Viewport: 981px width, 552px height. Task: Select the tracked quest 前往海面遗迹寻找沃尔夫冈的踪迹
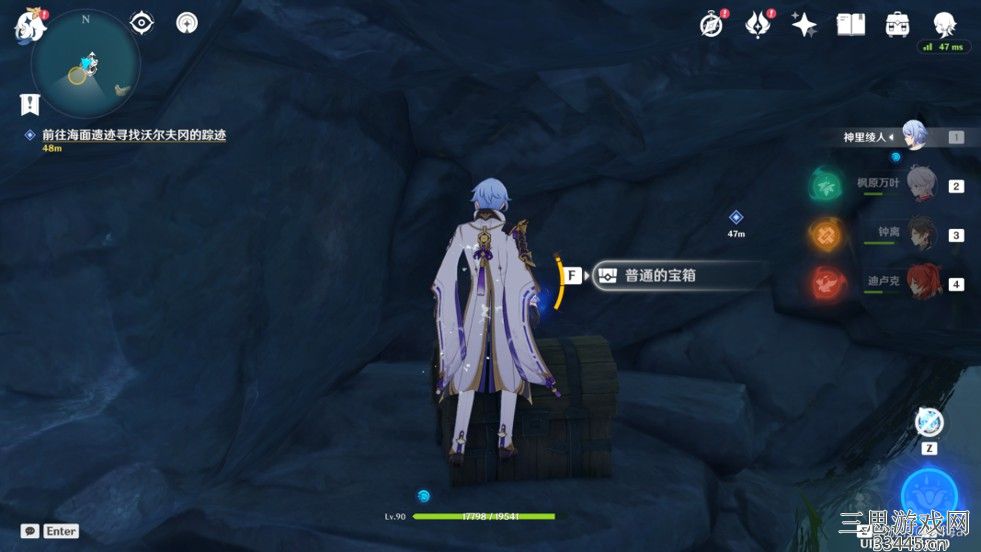[x=134, y=135]
